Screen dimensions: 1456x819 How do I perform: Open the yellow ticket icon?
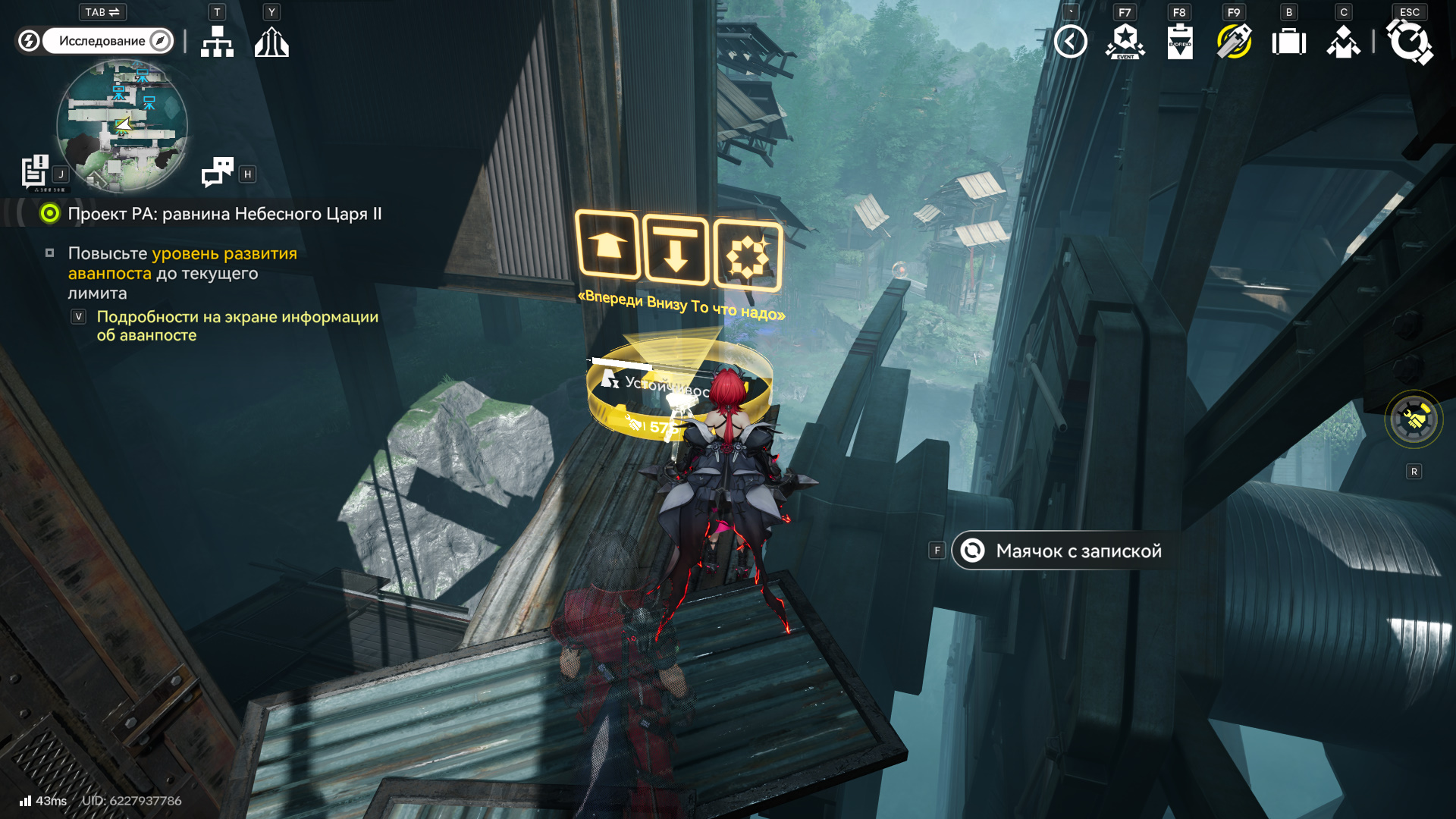pos(1234,42)
